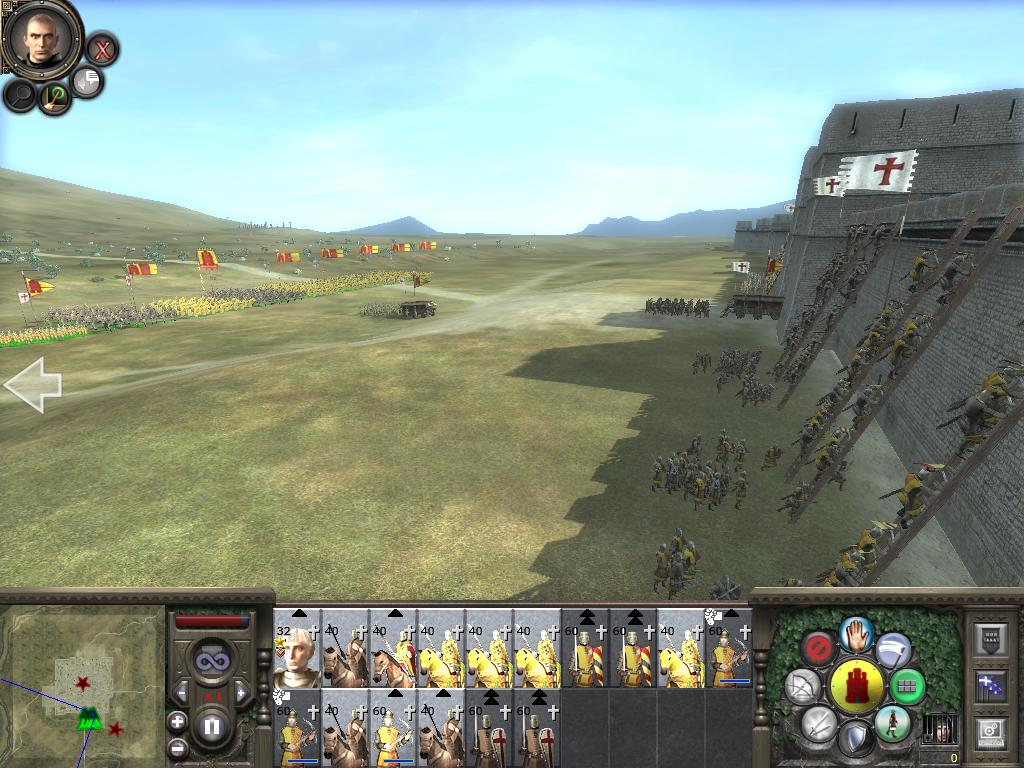This screenshot has height=768, width=1024.
Task: Toggle the advisor speech bubble button
Action: click(88, 81)
